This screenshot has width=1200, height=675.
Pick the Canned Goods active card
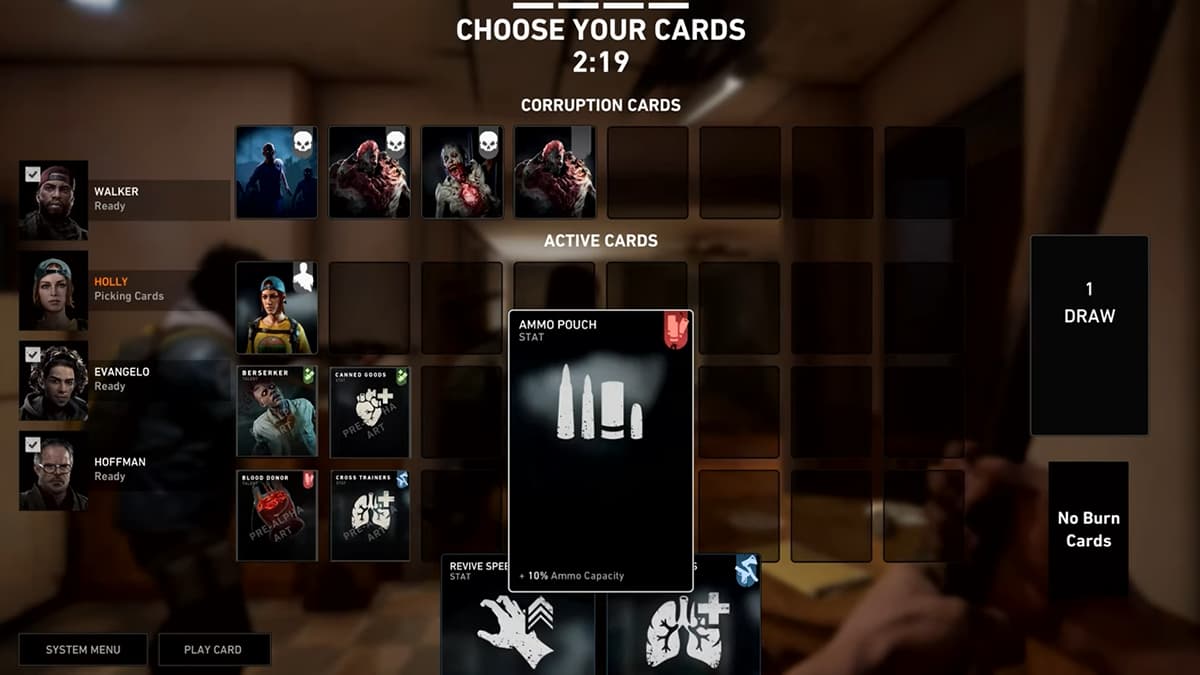[x=370, y=411]
